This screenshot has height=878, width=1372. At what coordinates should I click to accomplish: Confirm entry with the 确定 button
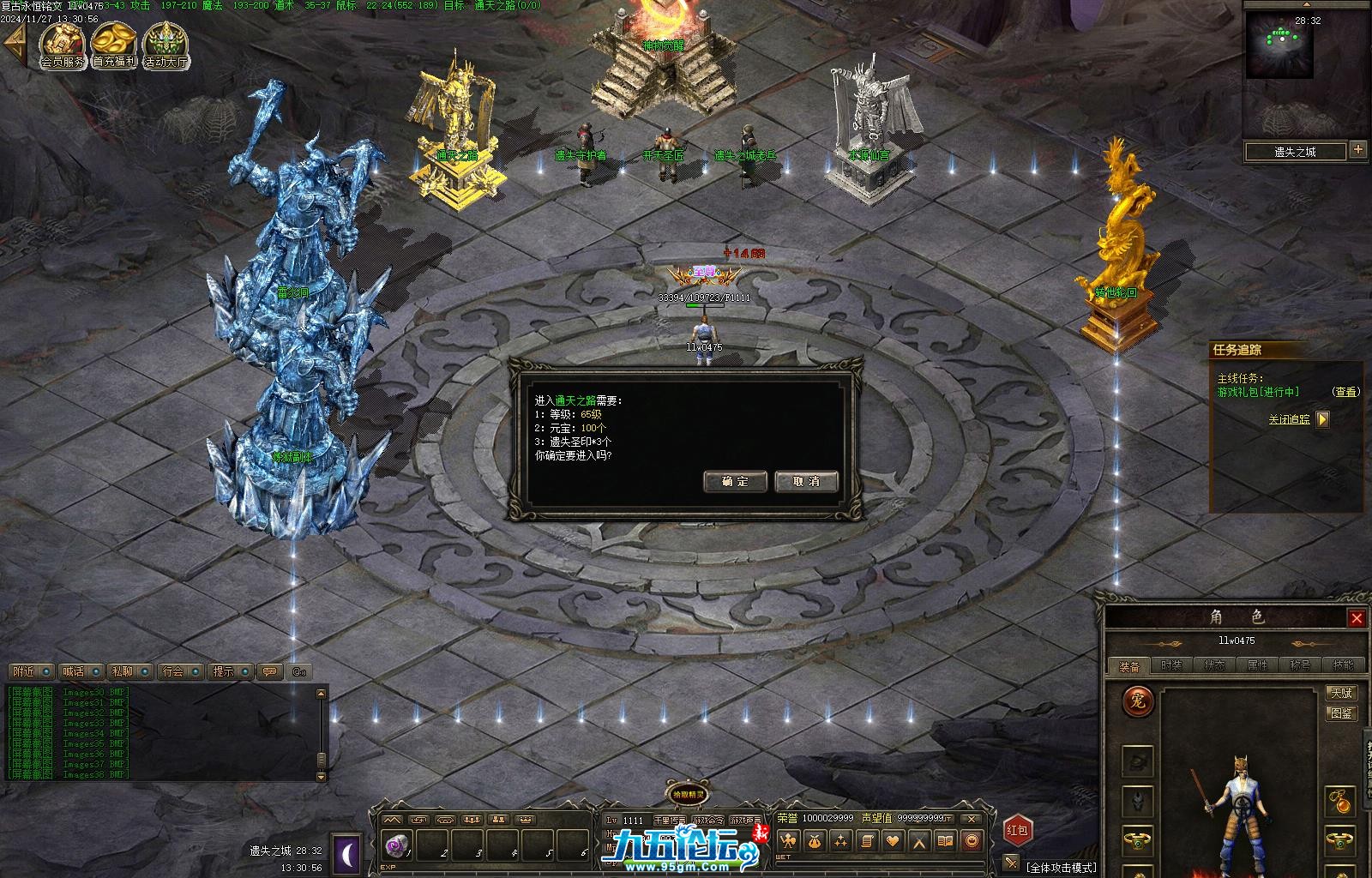pos(735,482)
